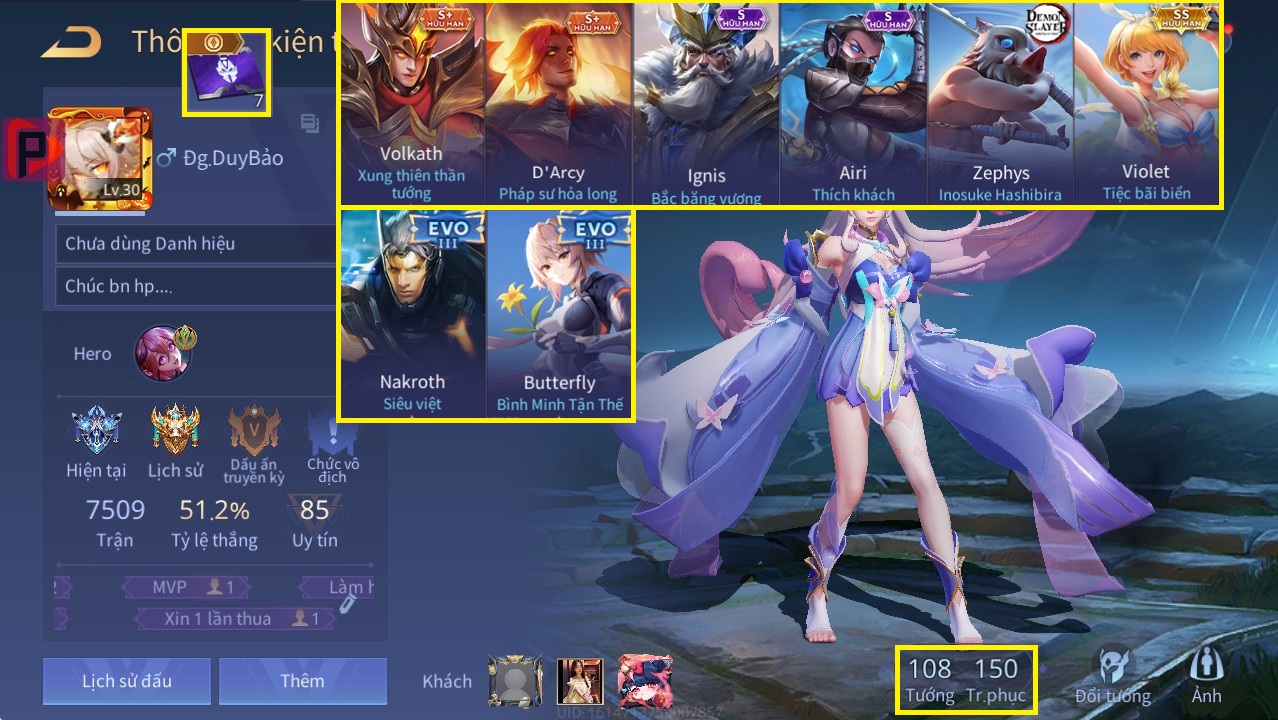Screen dimensions: 1278x720
Task: Select the Violet Tiệc bãi biển card
Action: click(x=1146, y=104)
